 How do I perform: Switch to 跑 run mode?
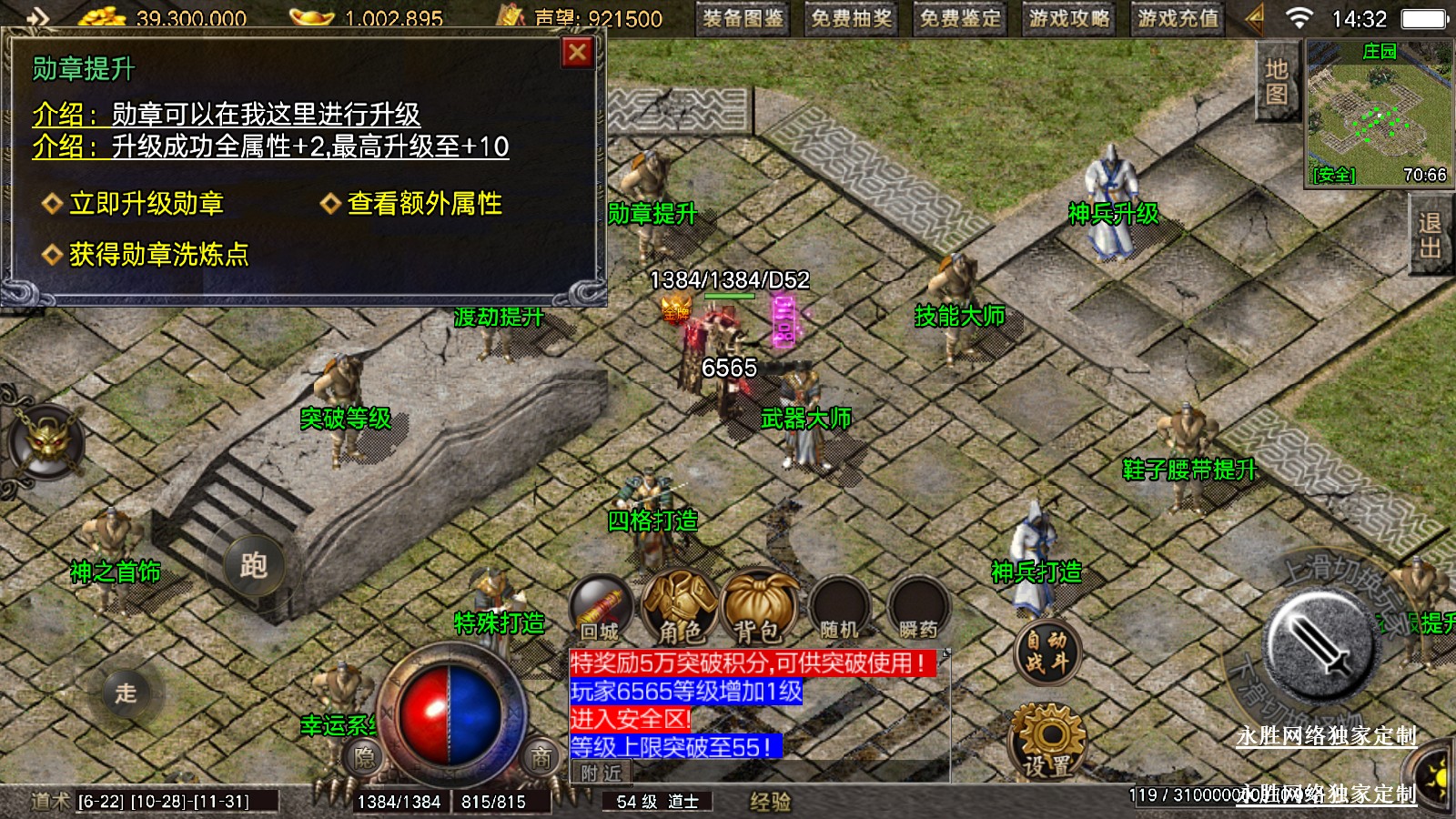253,565
